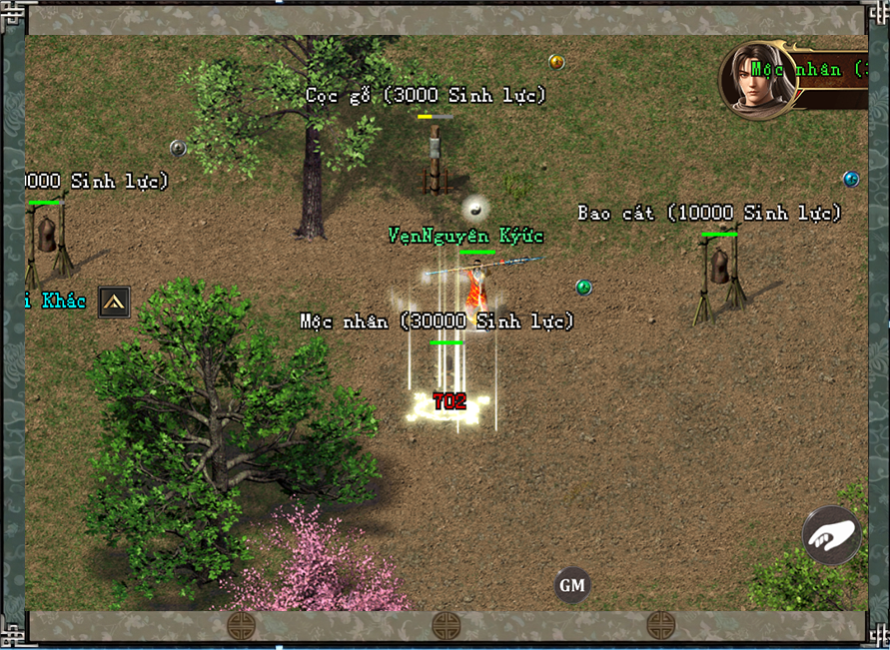Tap the pointing hand action button
This screenshot has width=890, height=650.
pos(832,535)
